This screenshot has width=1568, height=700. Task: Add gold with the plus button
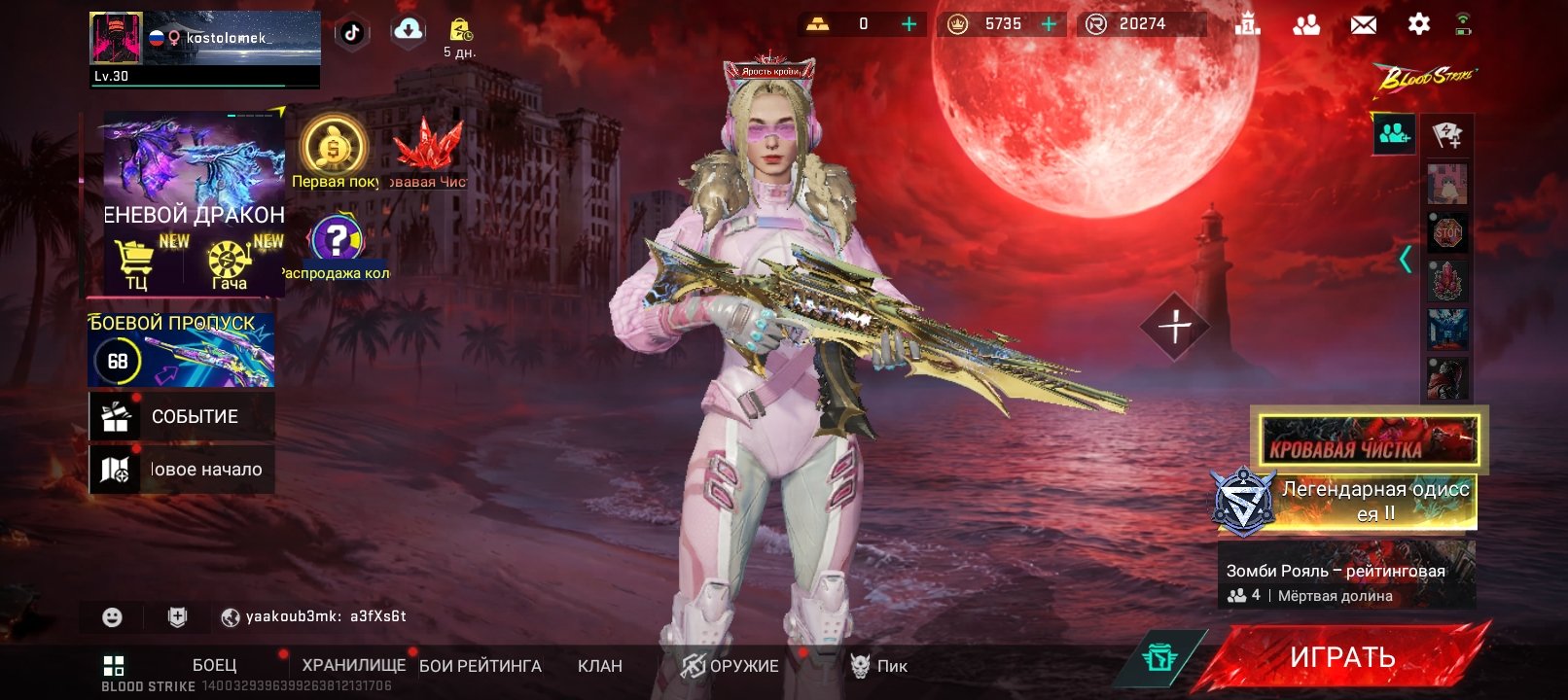909,24
